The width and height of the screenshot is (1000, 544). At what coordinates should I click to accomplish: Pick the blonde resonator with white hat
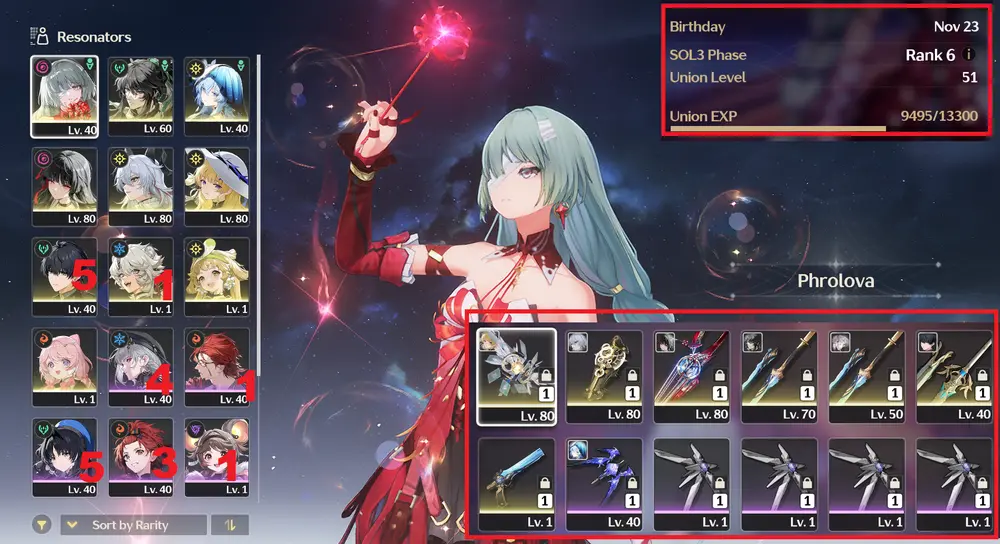pyautogui.click(x=217, y=186)
